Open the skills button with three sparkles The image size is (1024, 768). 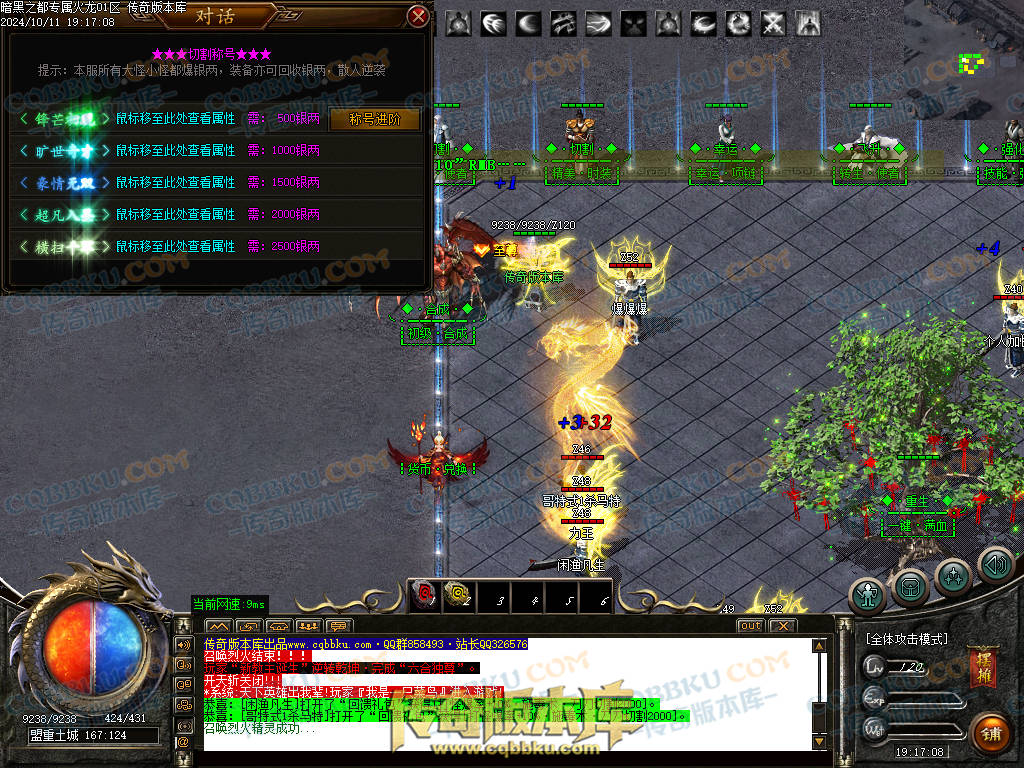pyautogui.click(x=954, y=575)
